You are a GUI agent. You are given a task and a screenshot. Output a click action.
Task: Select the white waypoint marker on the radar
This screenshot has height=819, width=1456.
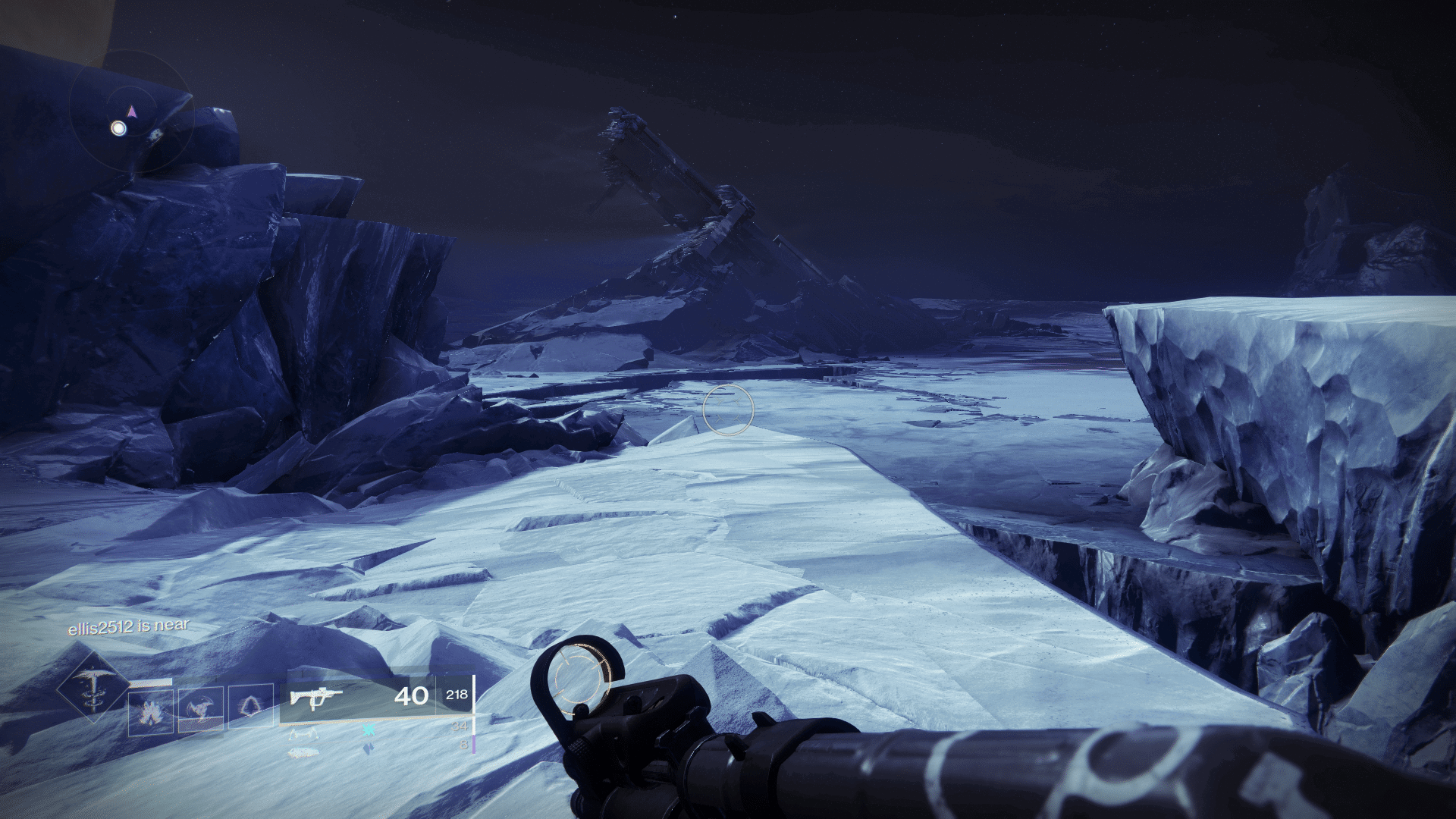tap(118, 128)
